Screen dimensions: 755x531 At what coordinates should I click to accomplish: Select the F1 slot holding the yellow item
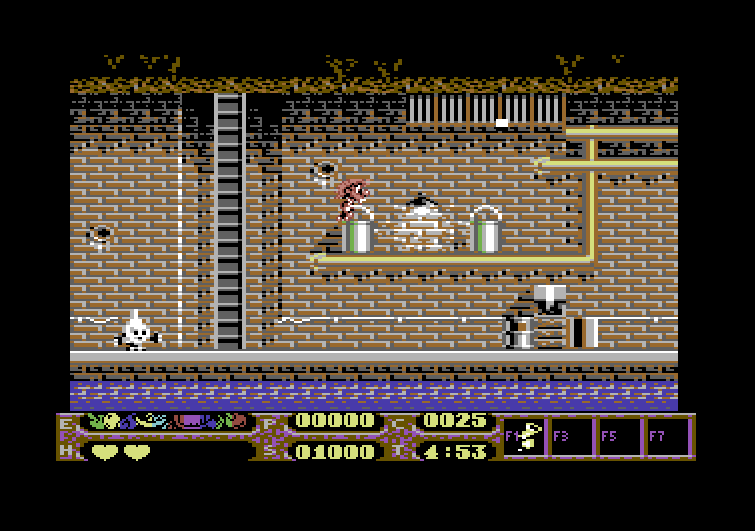(525, 438)
